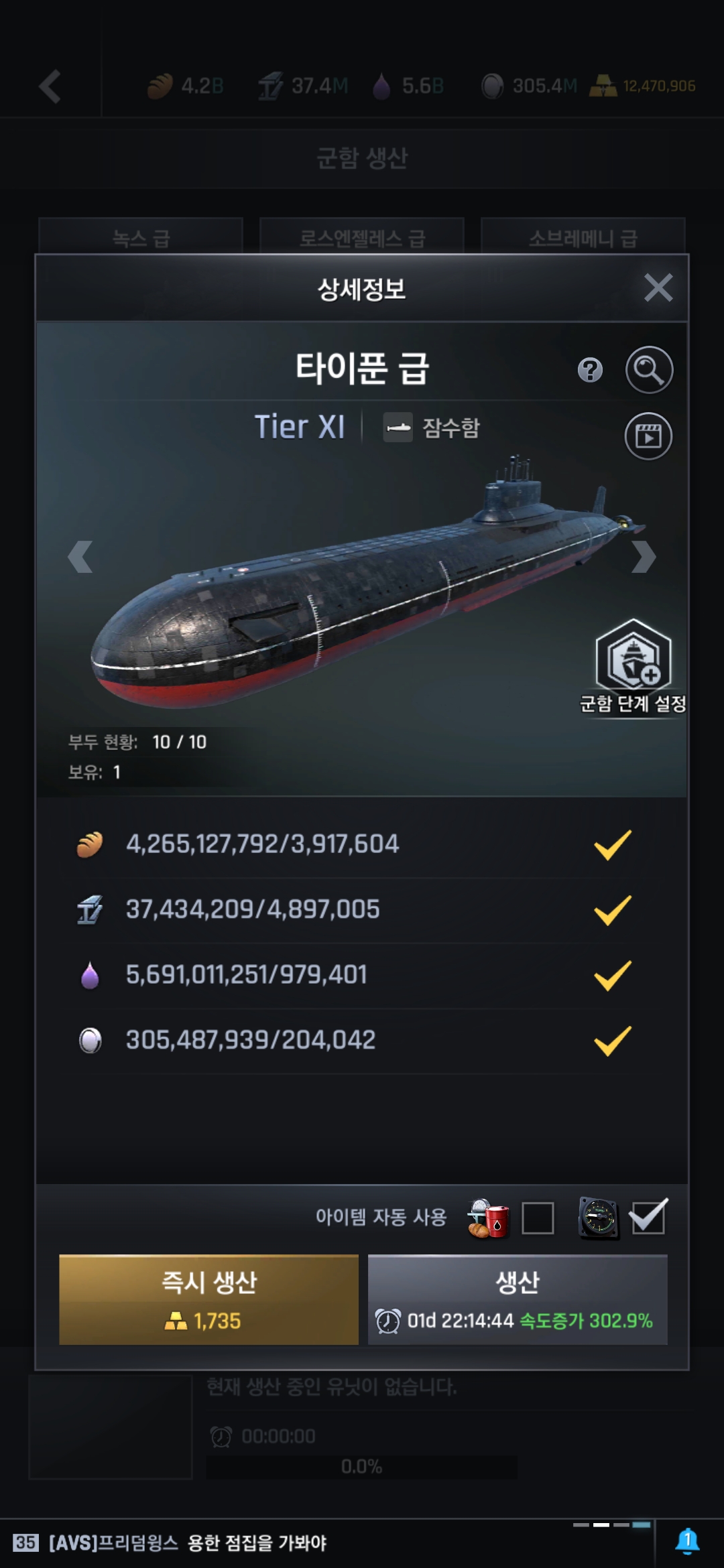Play the ship preview video
724x1568 pixels.
click(648, 436)
